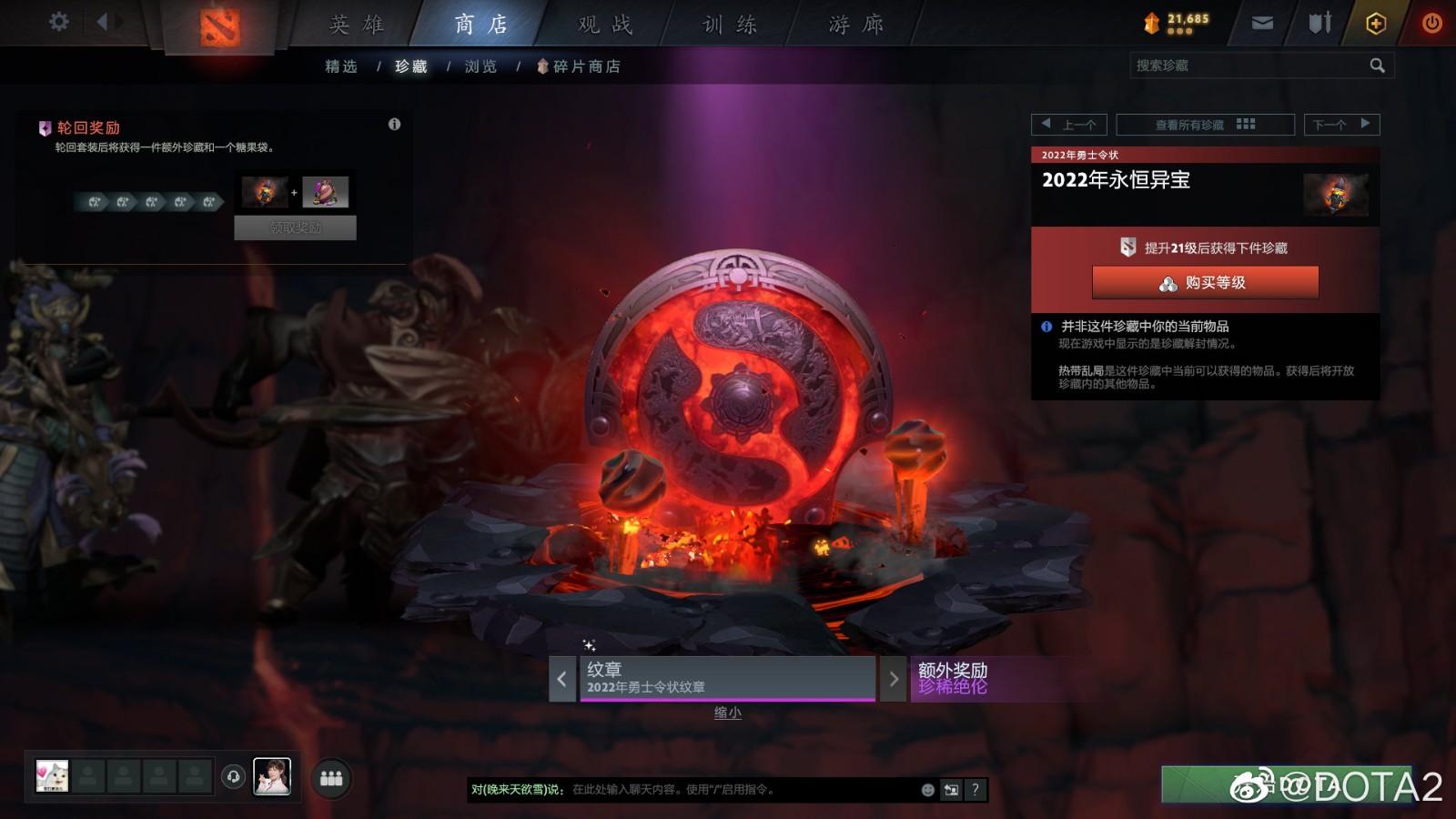
Task: Click the power/exit icon
Action: 1431,24
